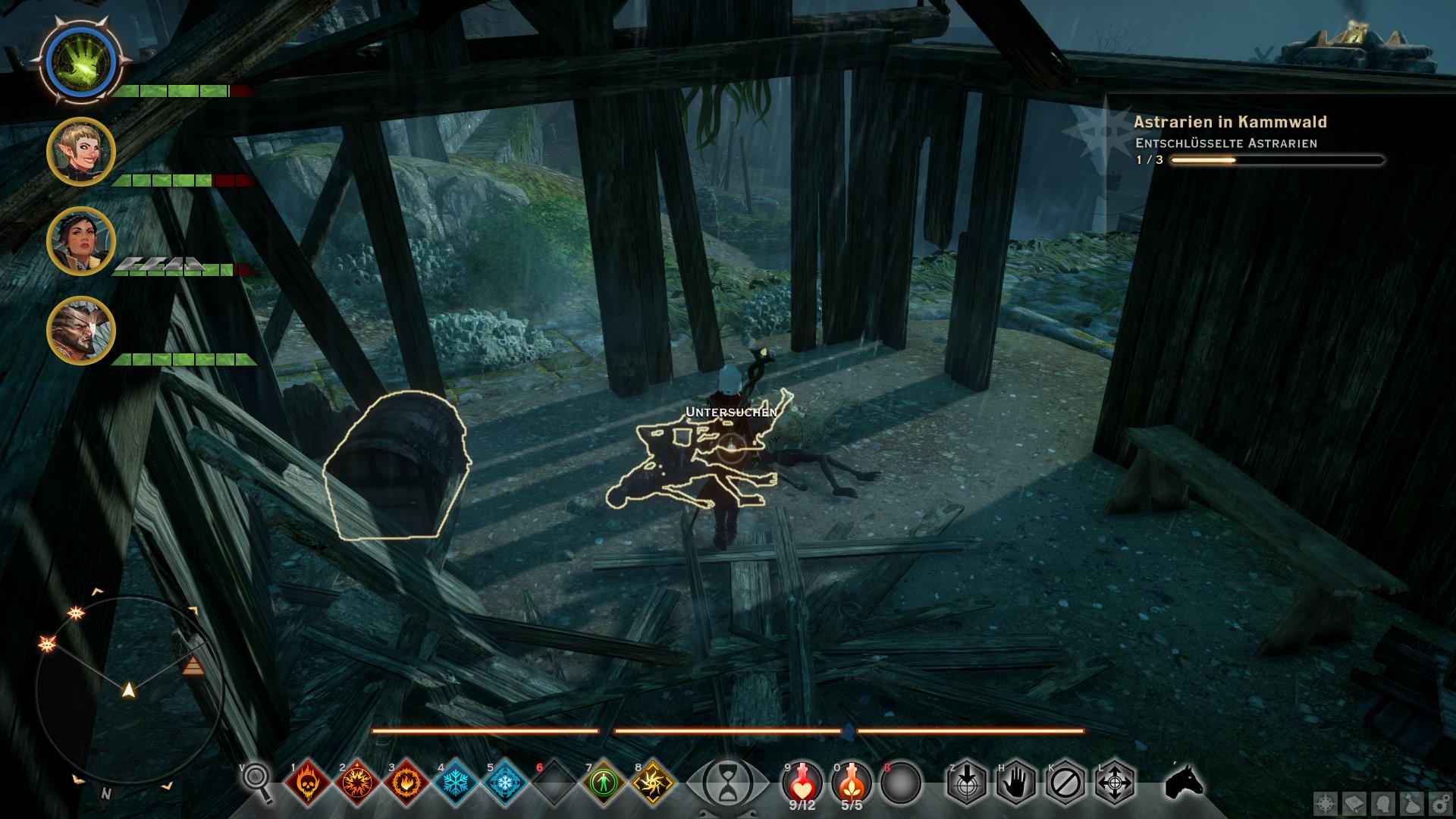Switch to the horned Qunari companion portrait
The image size is (1456, 819).
[81, 331]
